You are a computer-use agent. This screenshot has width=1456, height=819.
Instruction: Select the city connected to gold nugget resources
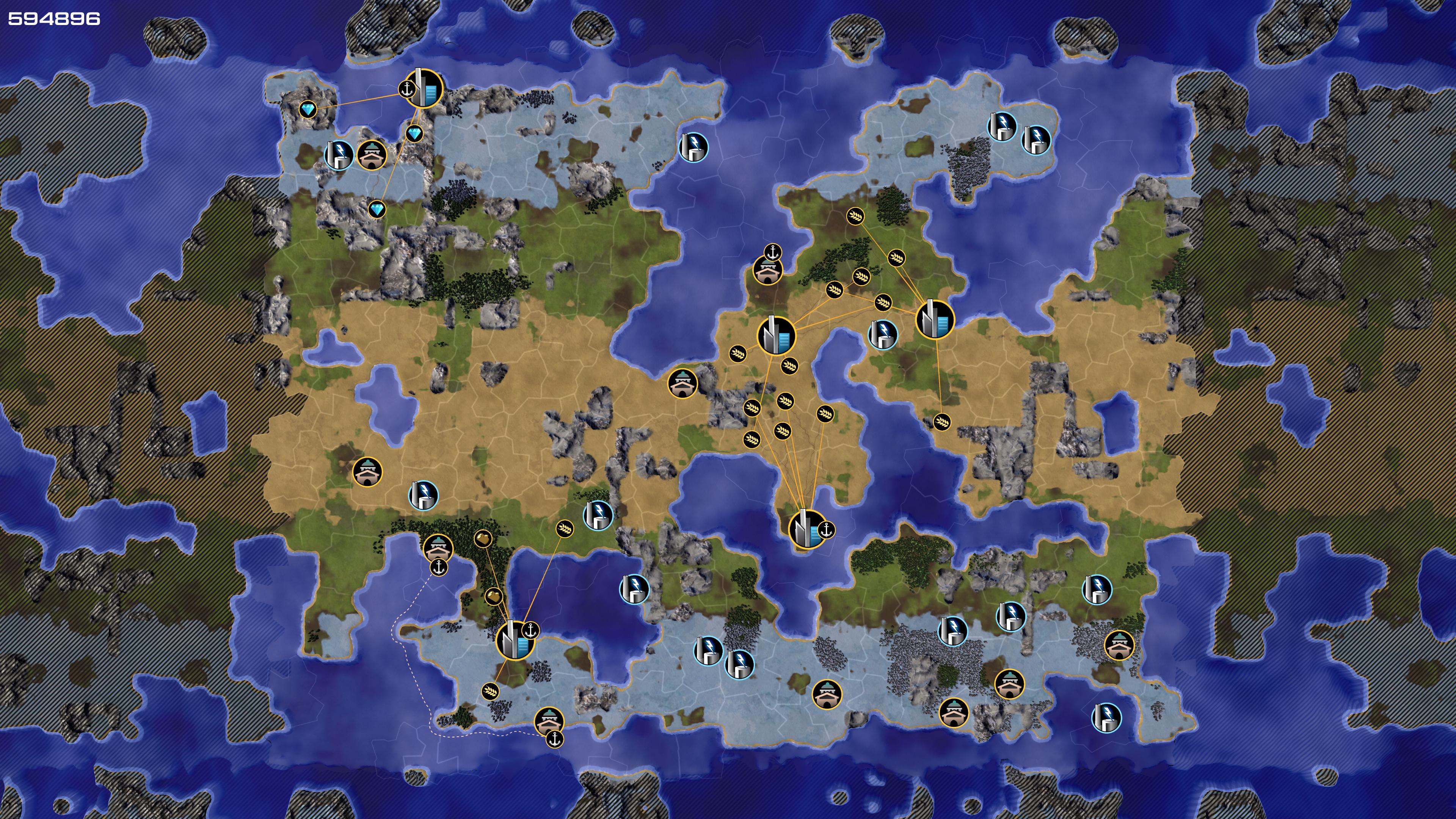click(x=515, y=640)
